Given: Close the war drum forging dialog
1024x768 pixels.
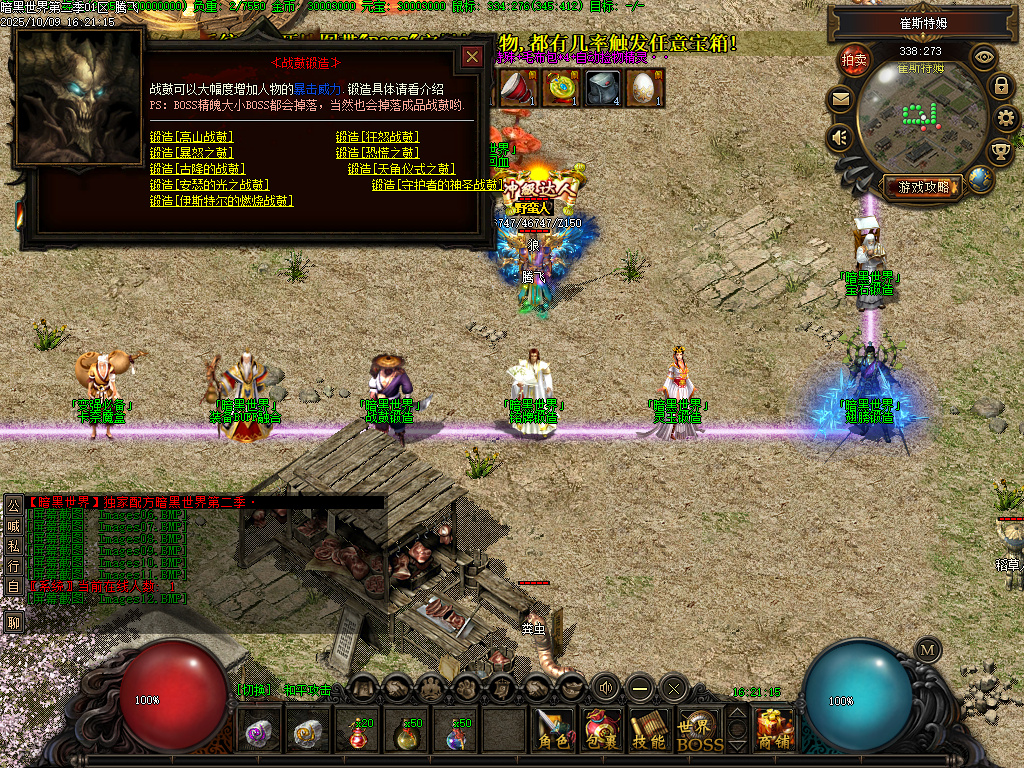Looking at the screenshot, I should point(472,57).
